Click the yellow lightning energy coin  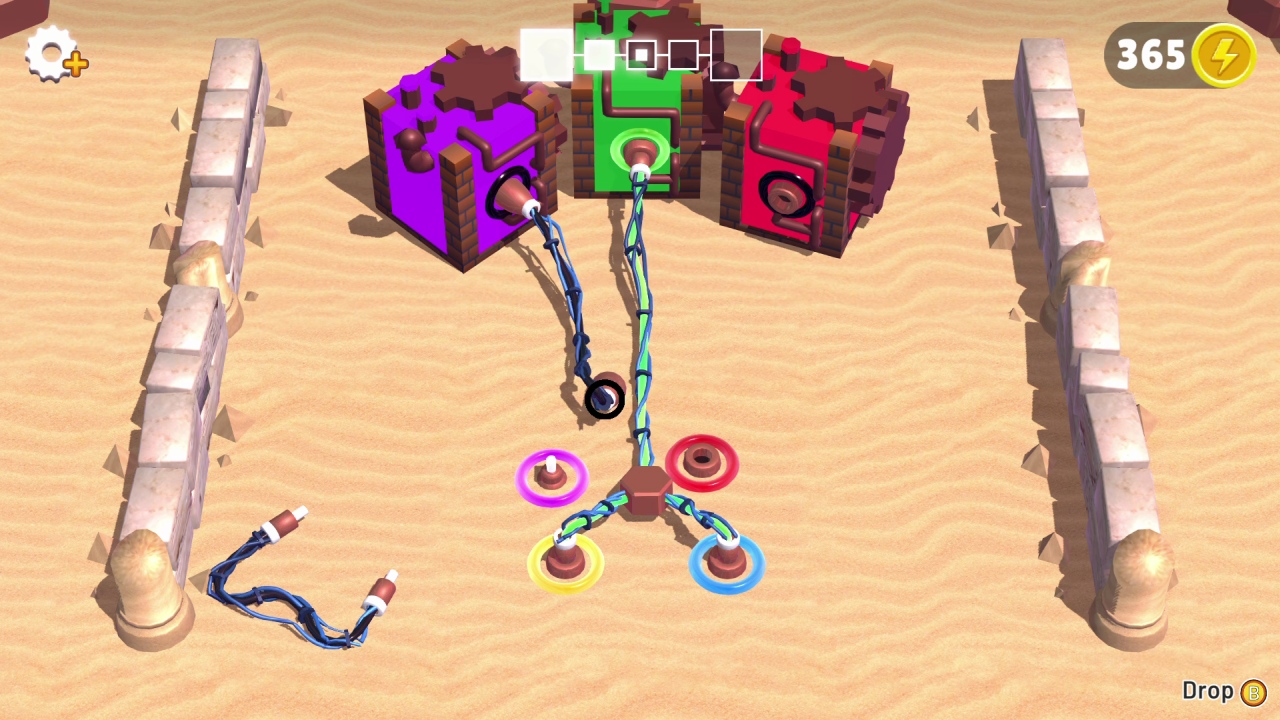pyautogui.click(x=1222, y=56)
